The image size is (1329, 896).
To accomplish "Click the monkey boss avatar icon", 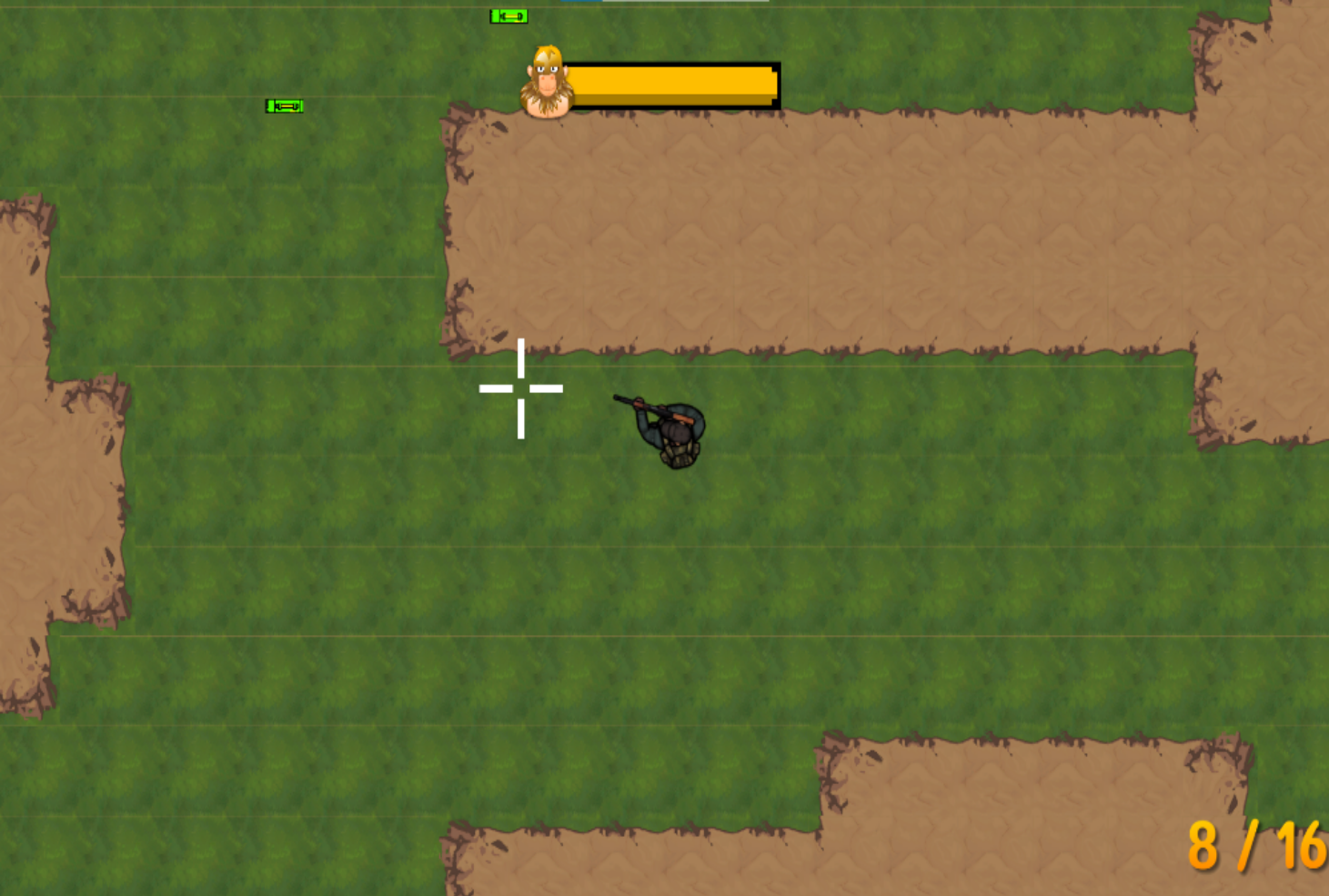I will coord(546,80).
